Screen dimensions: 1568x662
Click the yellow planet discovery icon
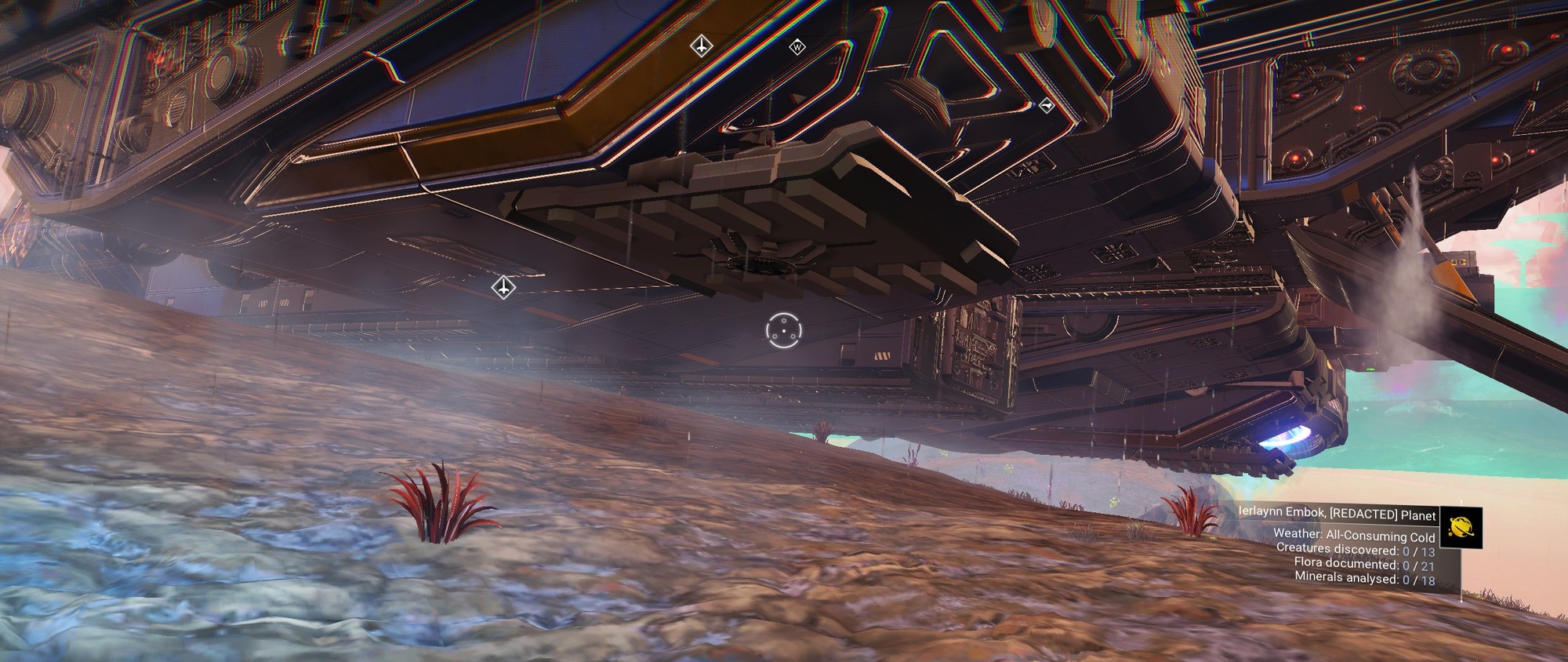(x=1461, y=527)
